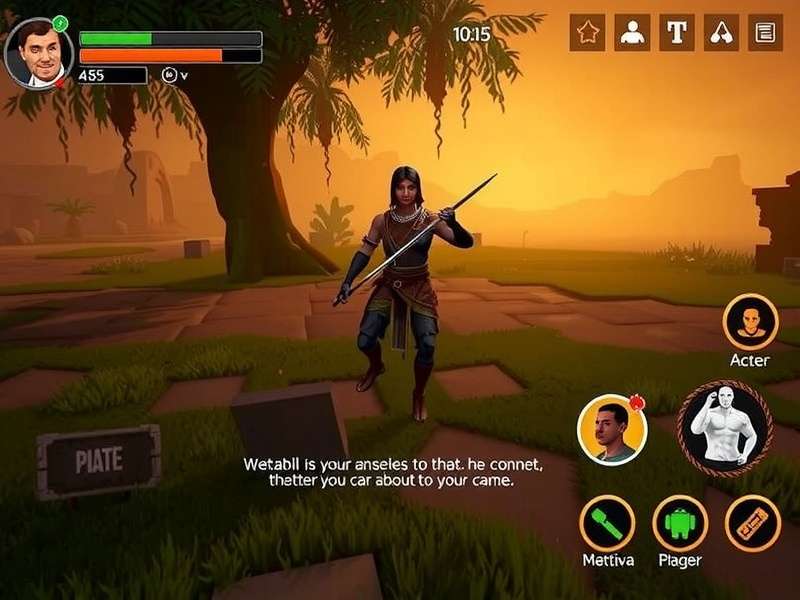Use the green Mettiva tool button
The image size is (800, 600).
607,523
